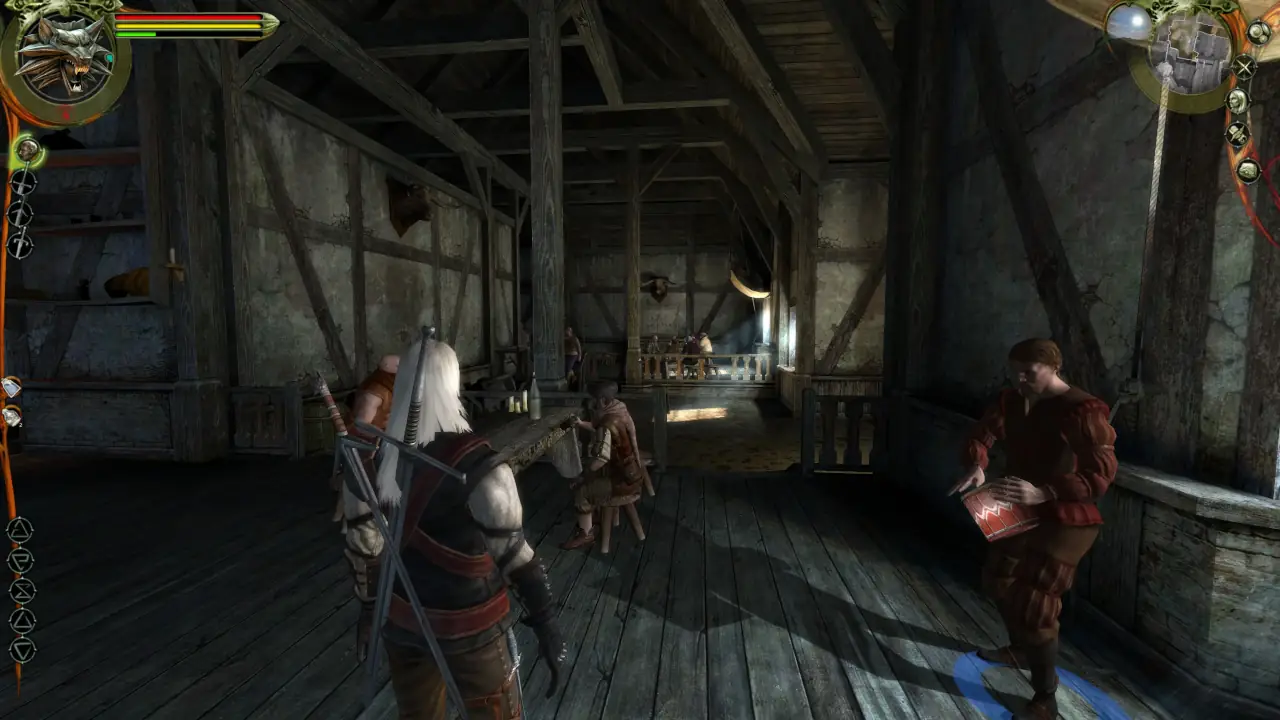Cast the downward triangle witcher sign
This screenshot has width=1280, height=720.
[x=20, y=649]
